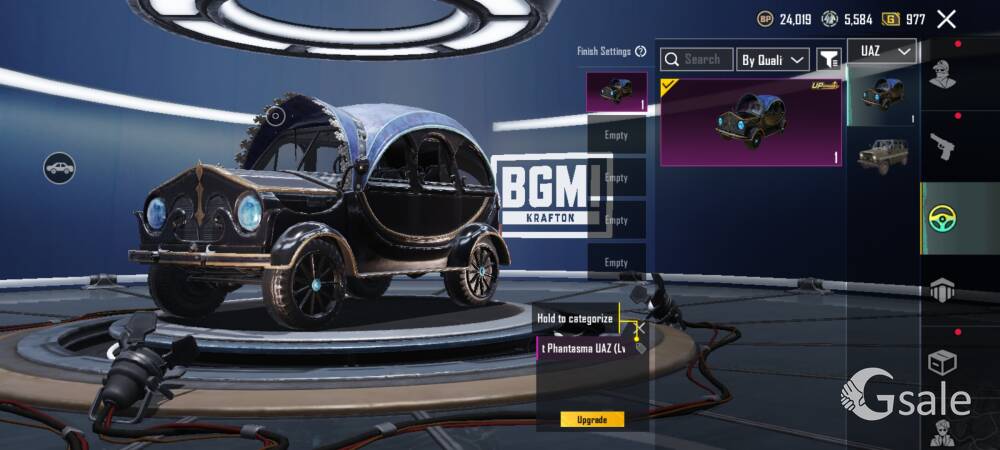Image resolution: width=1000 pixels, height=450 pixels.
Task: Expand the UAZ vehicle type dropdown
Action: (x=882, y=51)
